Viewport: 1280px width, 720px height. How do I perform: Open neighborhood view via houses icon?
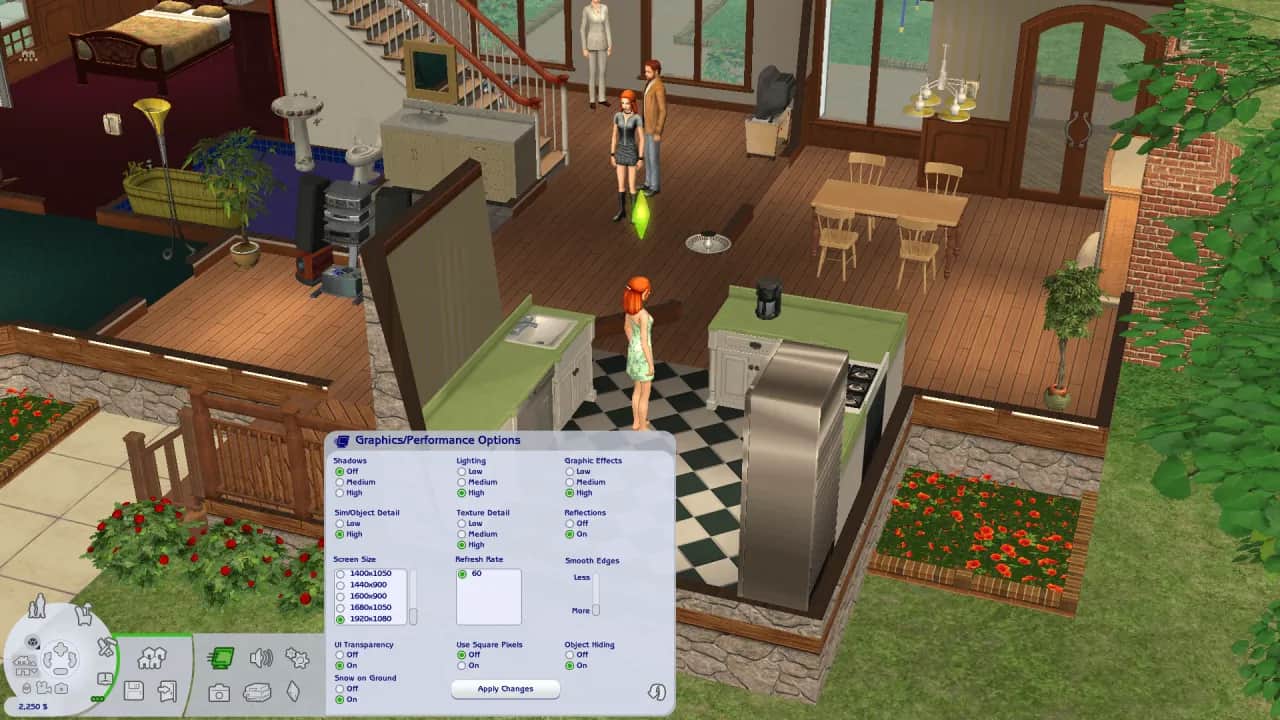pyautogui.click(x=152, y=658)
